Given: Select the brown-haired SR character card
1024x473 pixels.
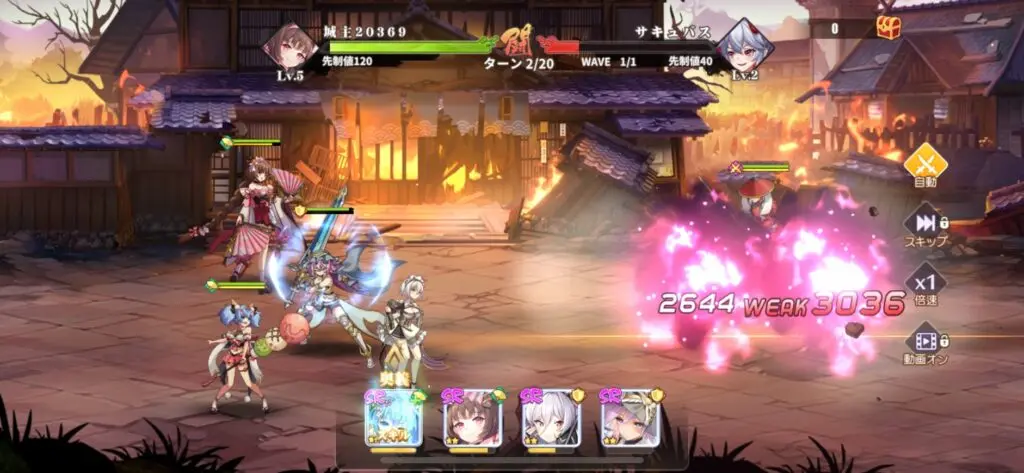Looking at the screenshot, I should pos(471,418).
